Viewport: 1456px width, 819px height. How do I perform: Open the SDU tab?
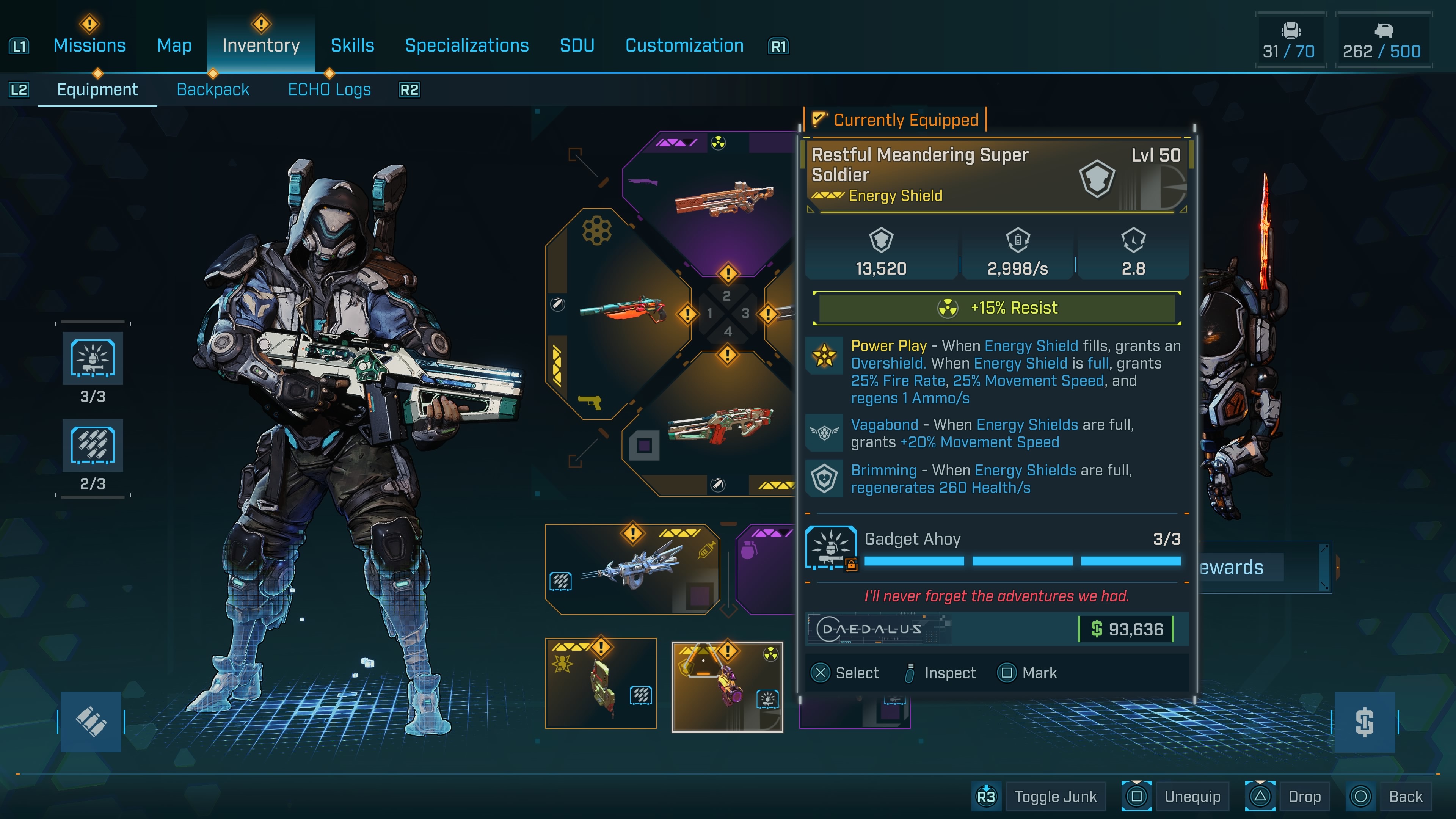tap(576, 45)
